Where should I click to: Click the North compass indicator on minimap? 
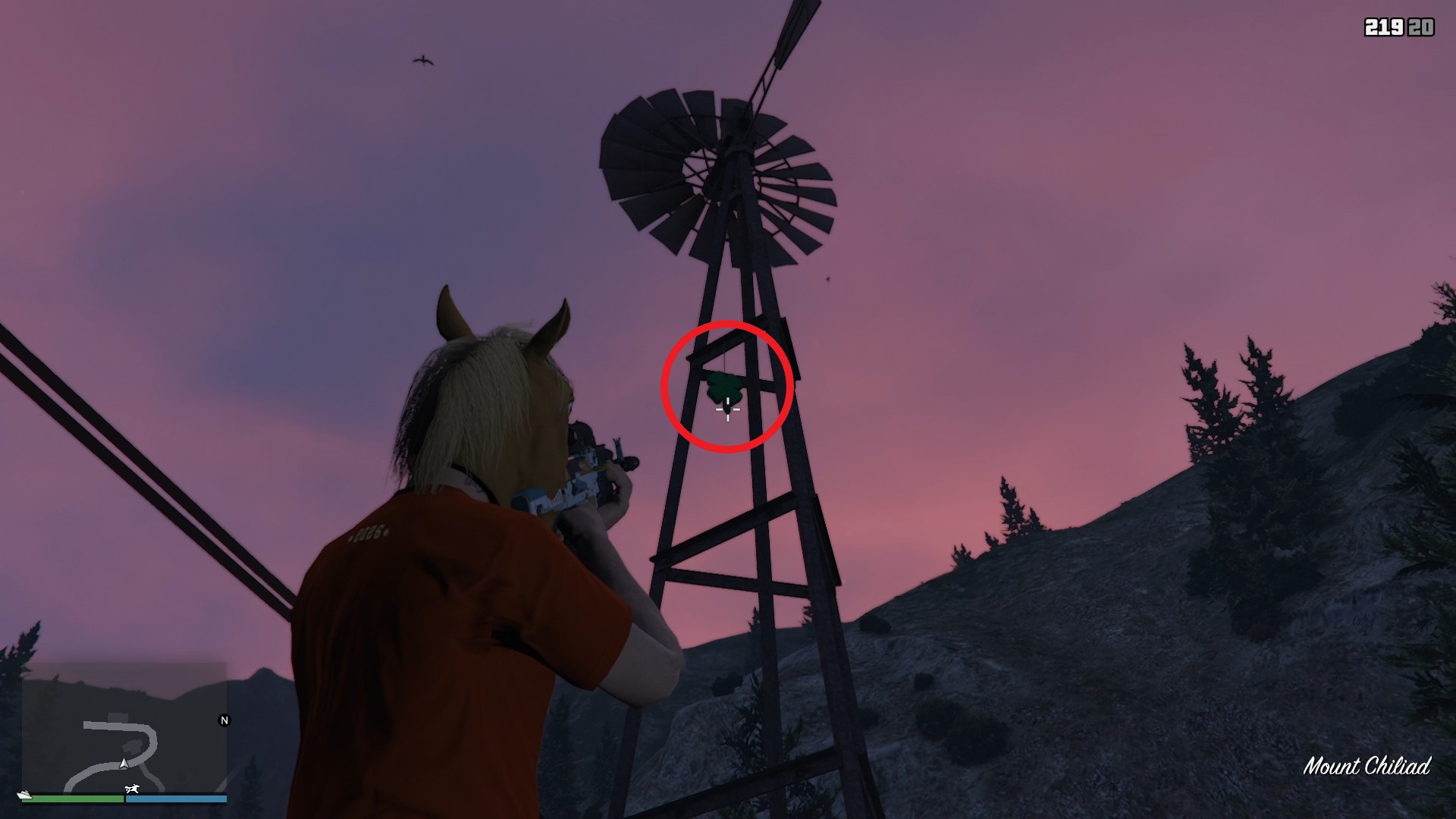224,720
